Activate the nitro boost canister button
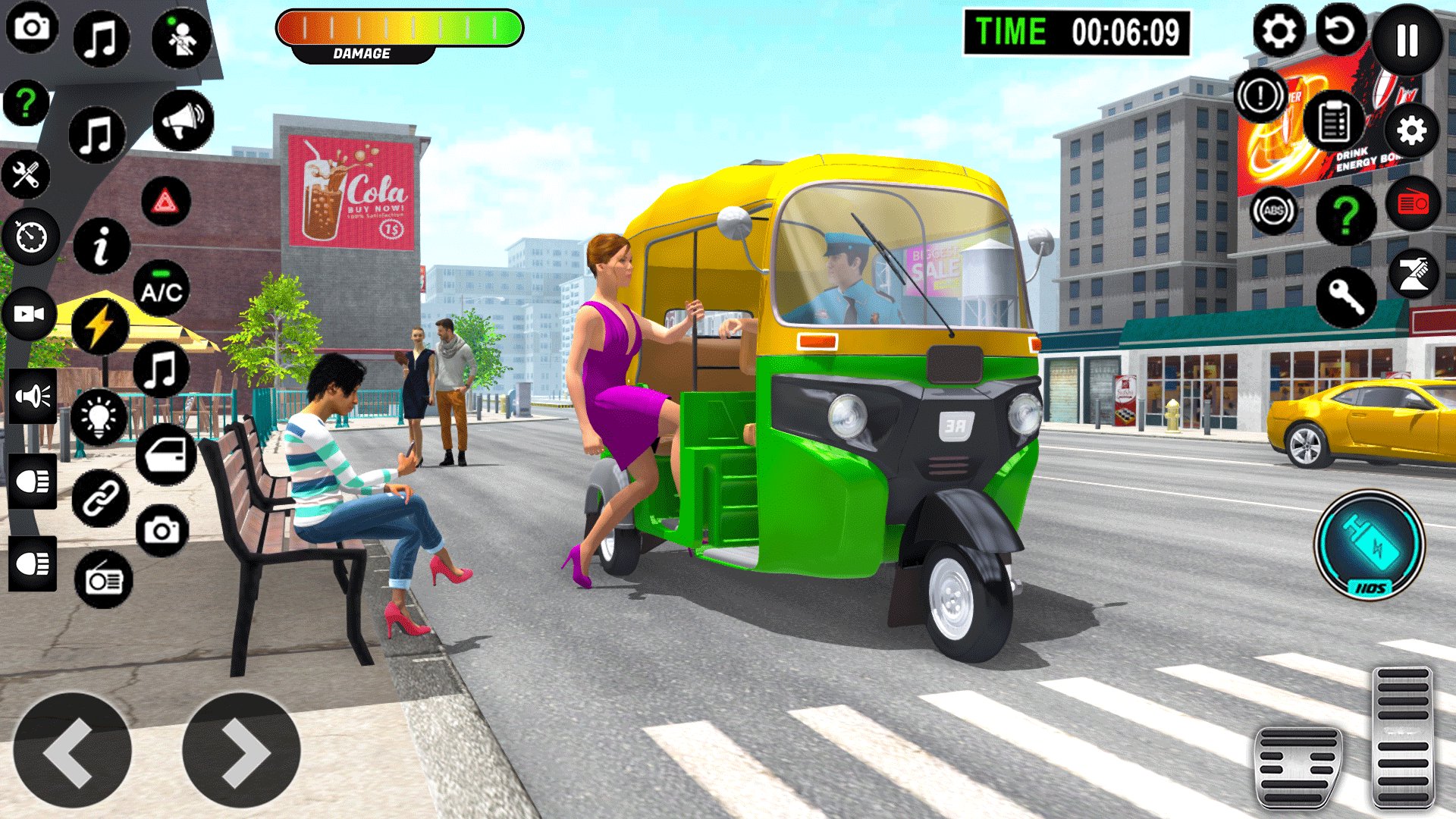The height and width of the screenshot is (819, 1456). [1370, 544]
